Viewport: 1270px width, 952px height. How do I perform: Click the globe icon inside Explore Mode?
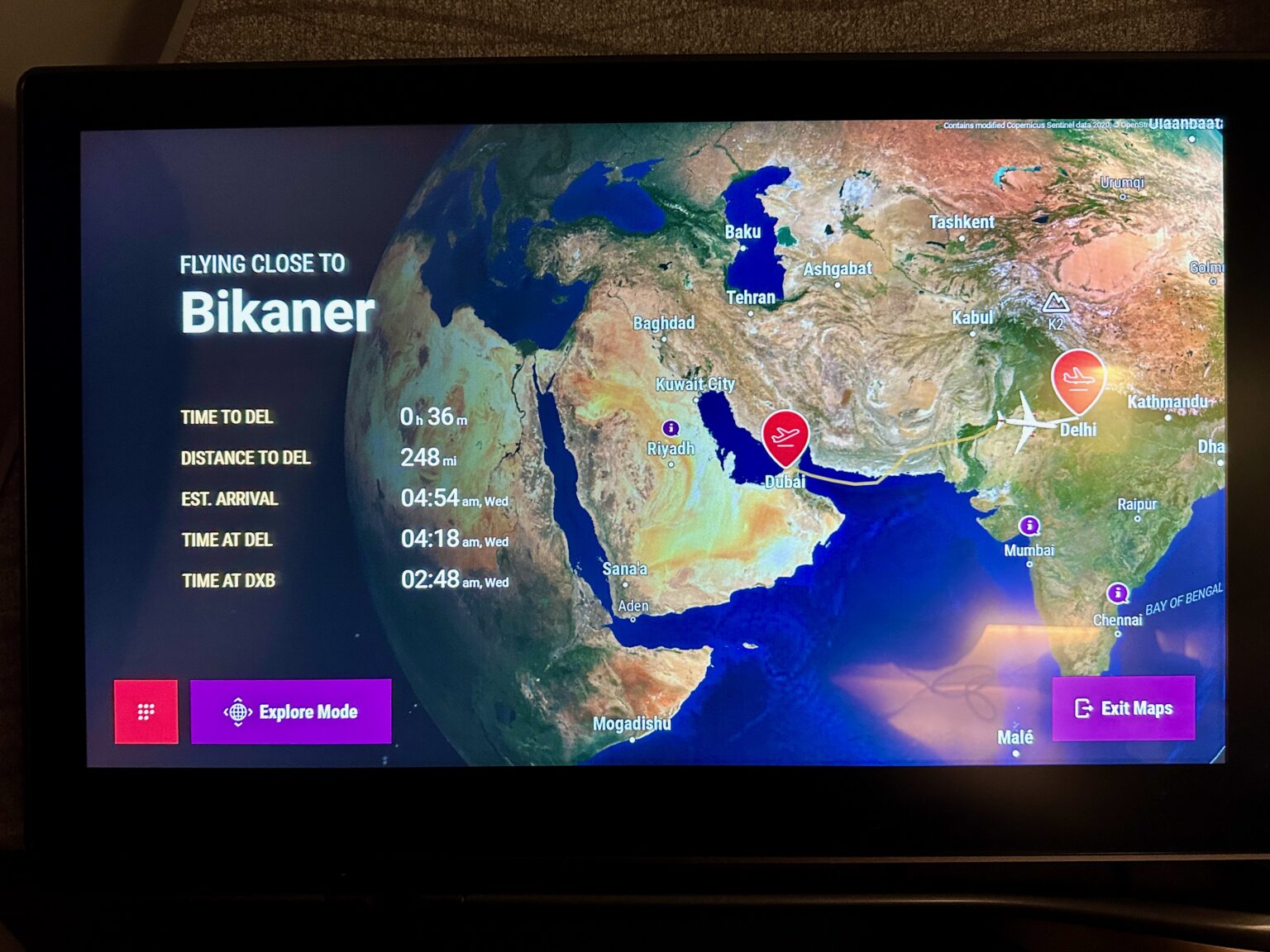point(239,712)
